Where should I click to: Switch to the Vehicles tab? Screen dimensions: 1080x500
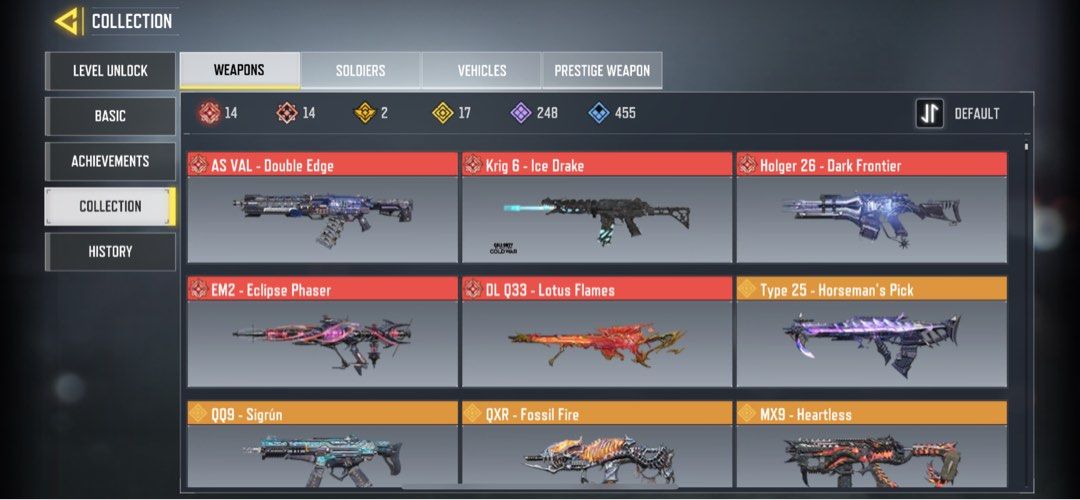[x=481, y=71]
